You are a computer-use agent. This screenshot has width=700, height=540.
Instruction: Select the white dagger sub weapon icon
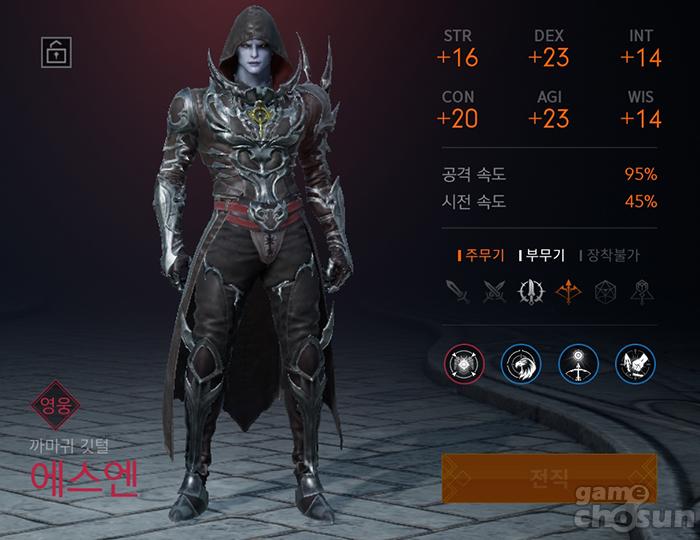[x=531, y=291]
